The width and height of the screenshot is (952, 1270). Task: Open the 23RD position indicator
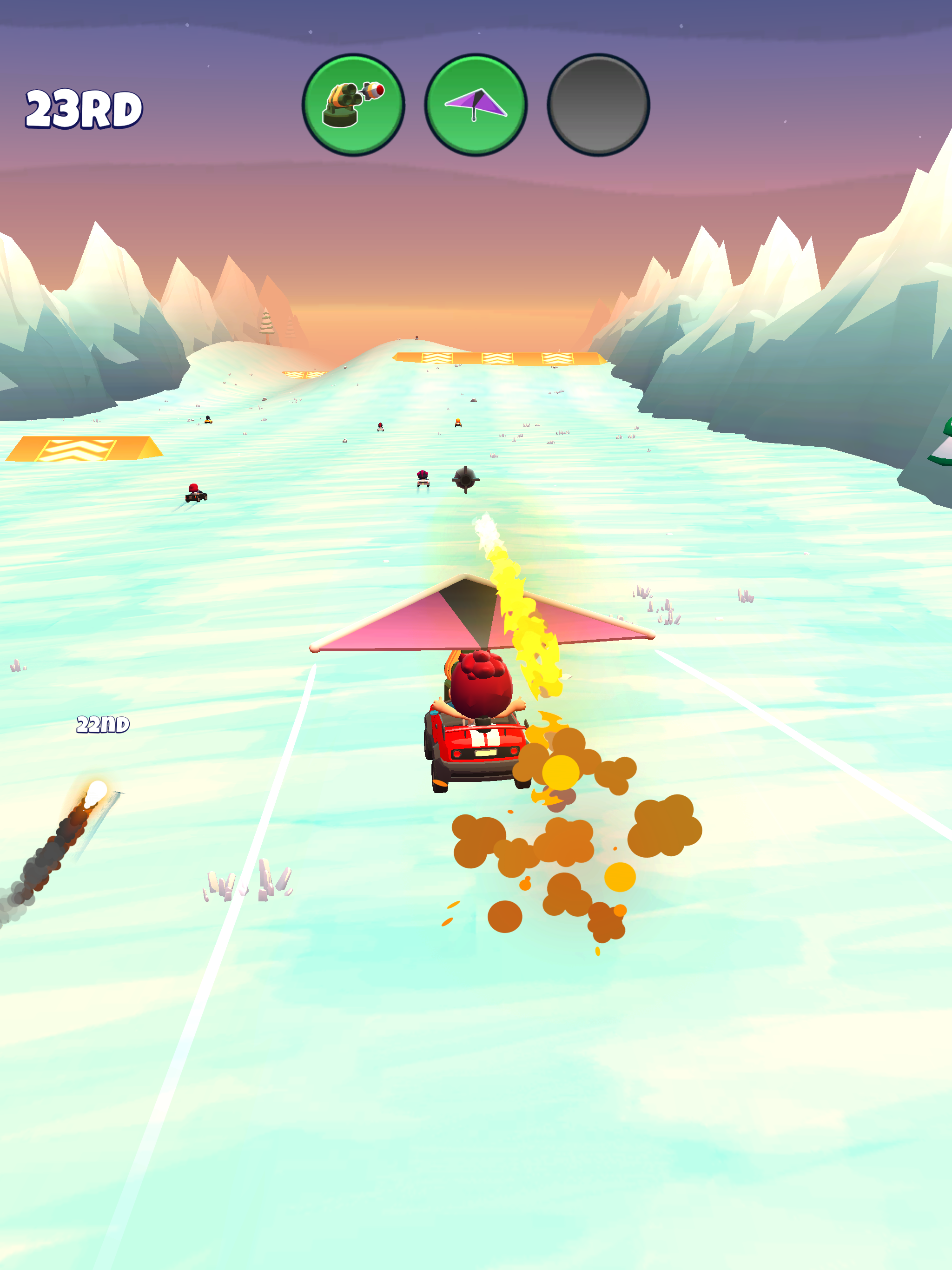point(82,109)
